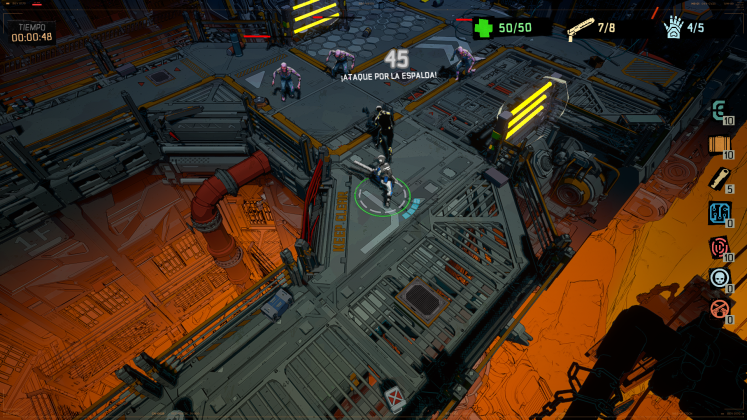Select the beige ammo clip item
The height and width of the screenshot is (420, 747).
[719, 179]
